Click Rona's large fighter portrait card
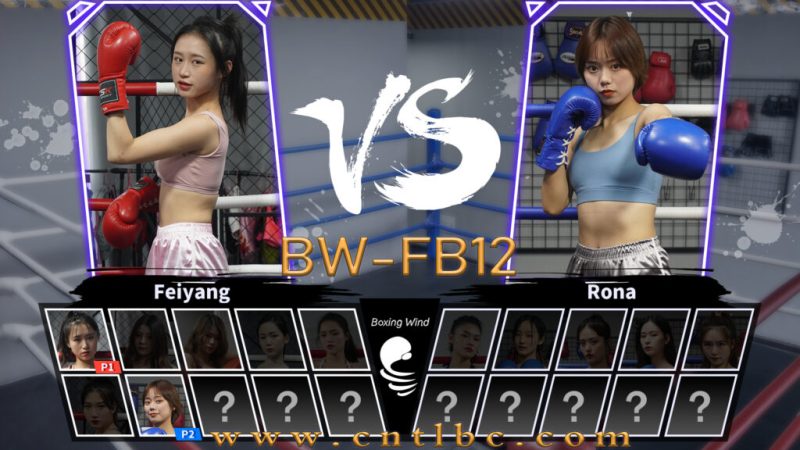 [620, 140]
